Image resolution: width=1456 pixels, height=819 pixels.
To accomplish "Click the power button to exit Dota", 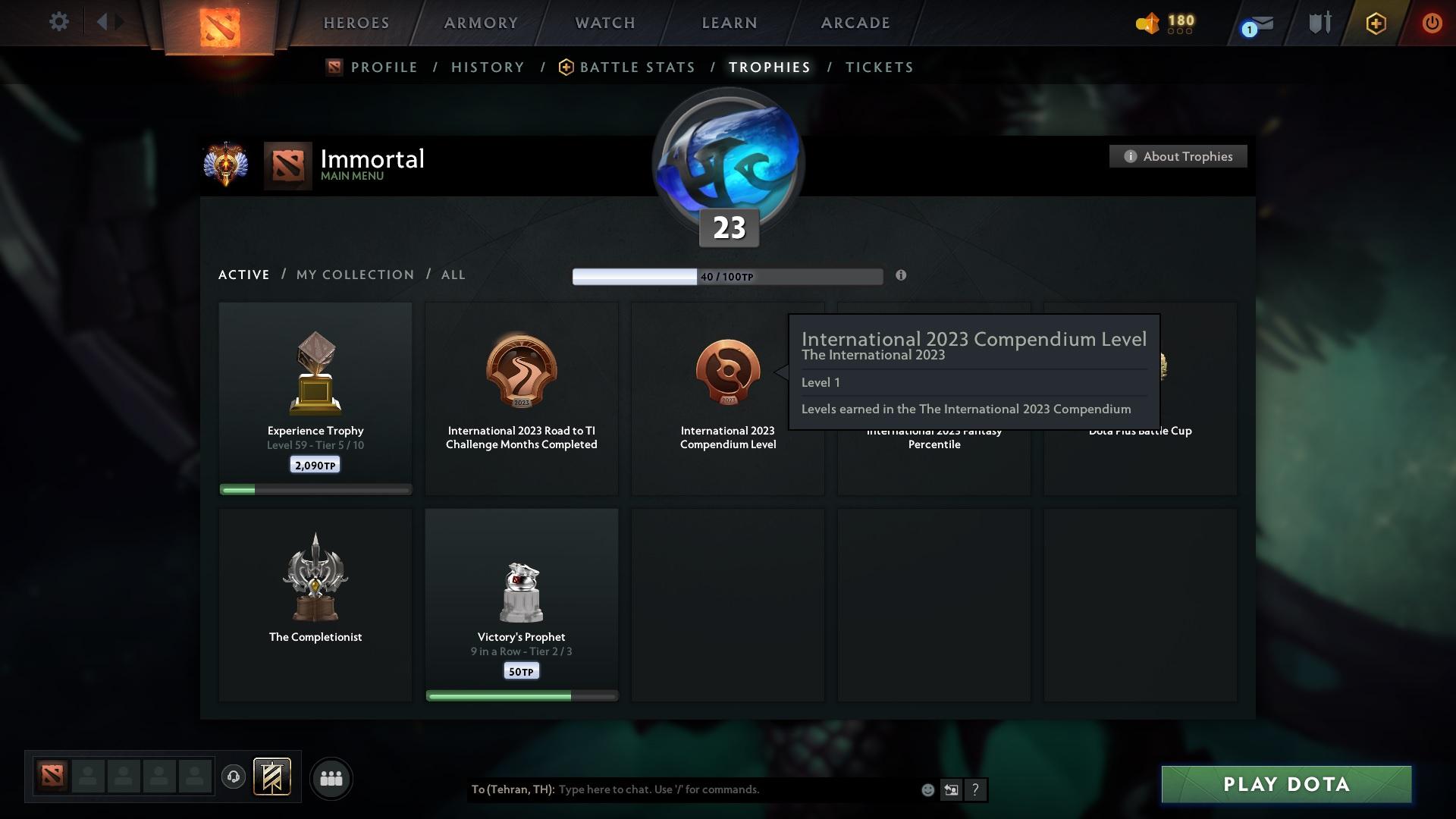I will 1432,23.
